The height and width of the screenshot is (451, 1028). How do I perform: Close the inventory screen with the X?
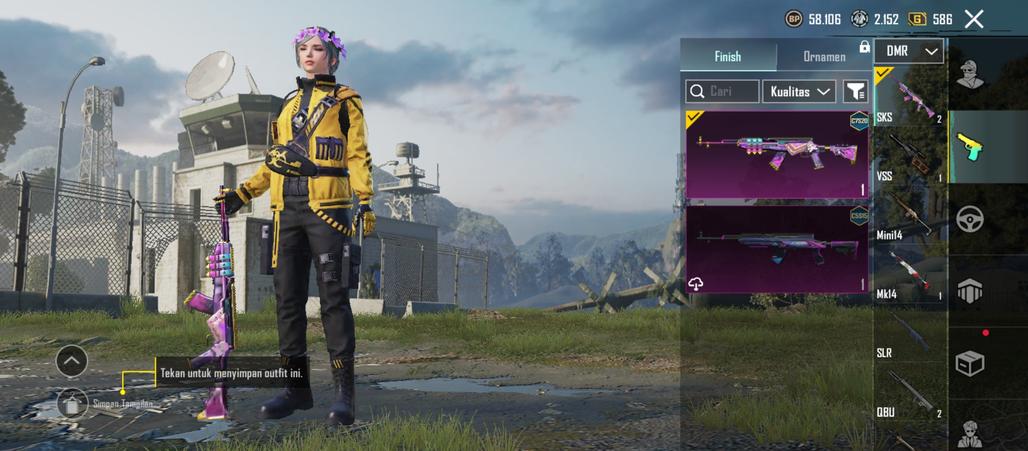[x=974, y=18]
